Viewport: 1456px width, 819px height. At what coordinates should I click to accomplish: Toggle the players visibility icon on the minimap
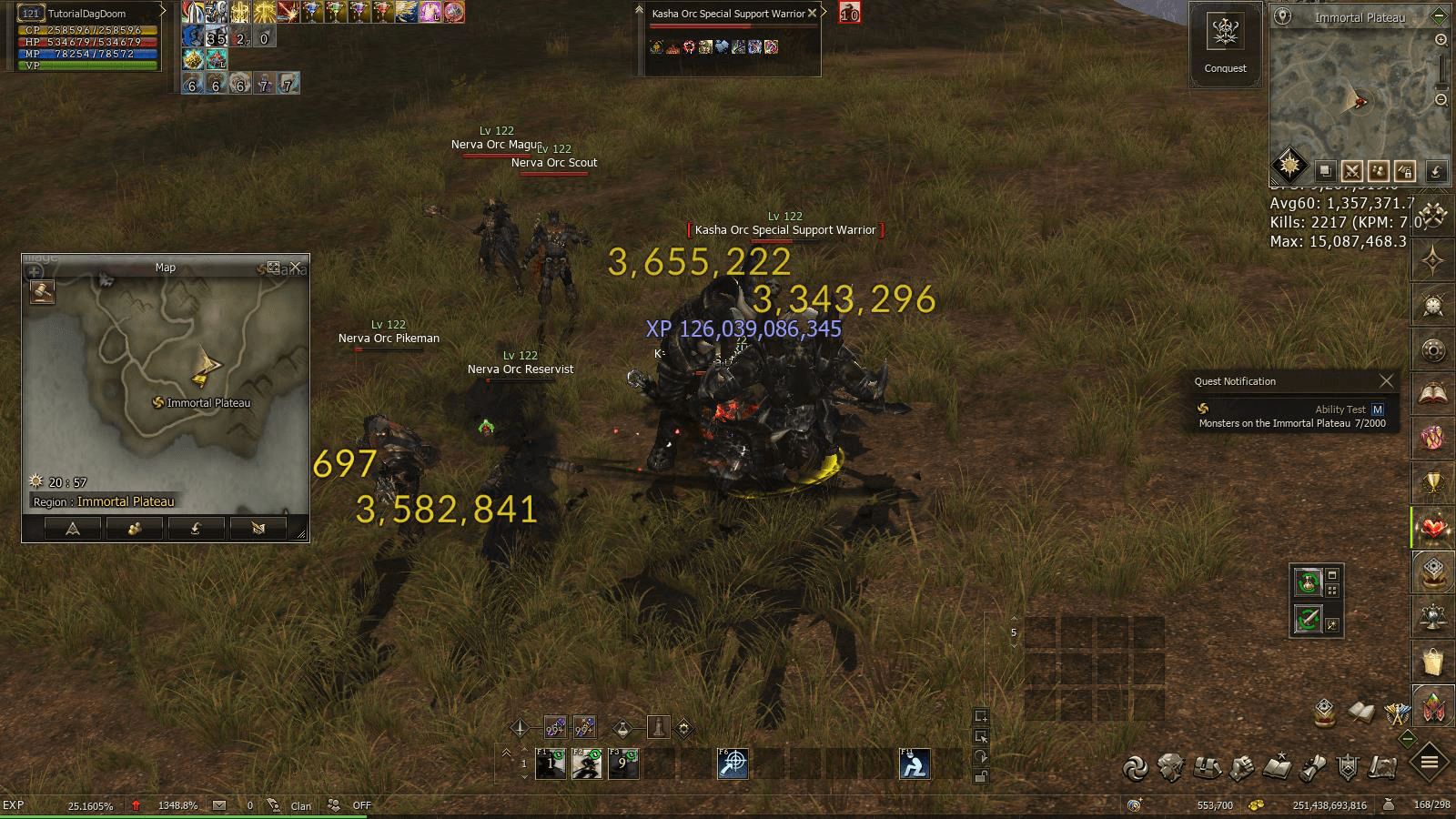coord(1379,170)
